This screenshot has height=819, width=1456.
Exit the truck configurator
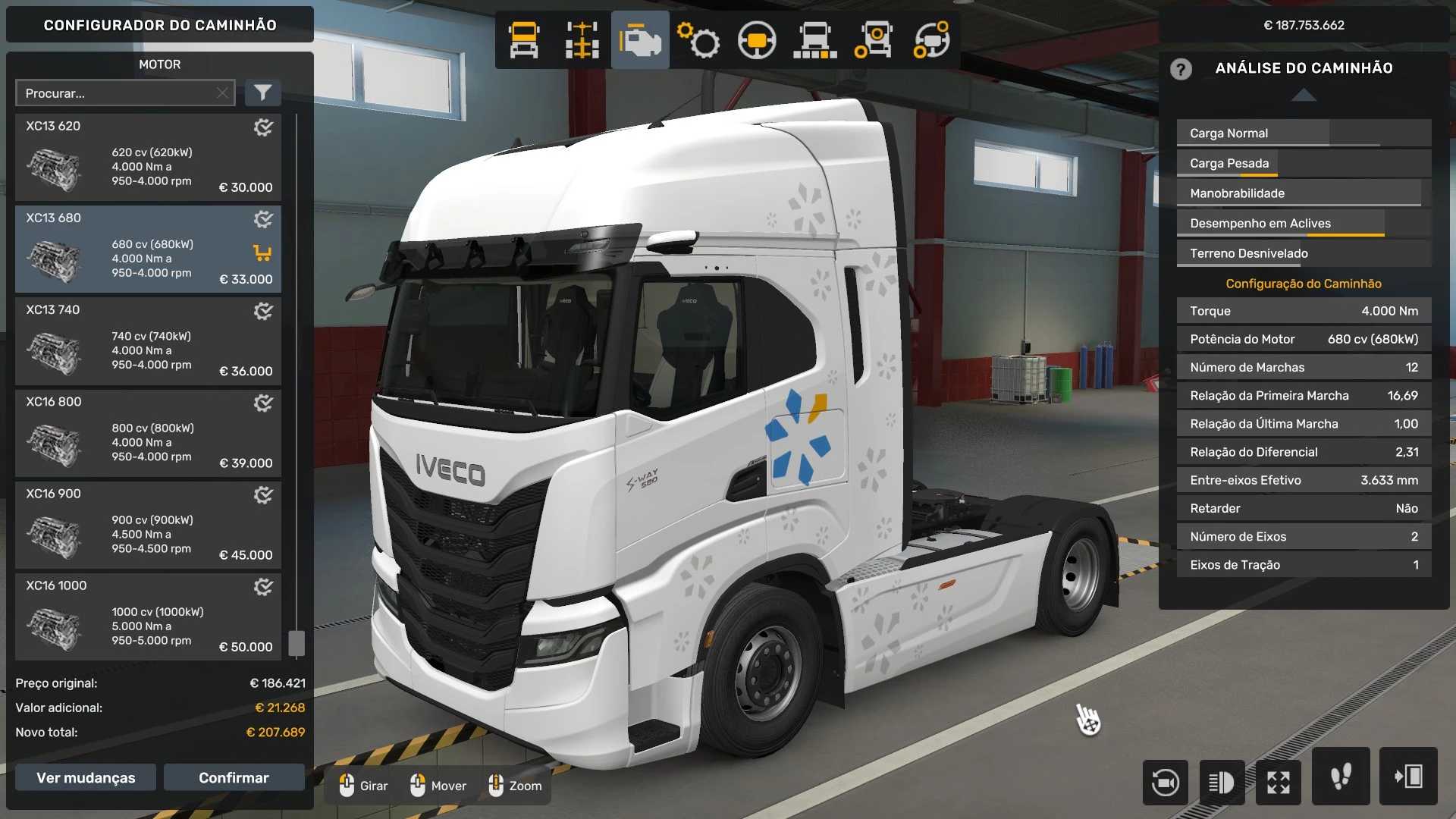click(x=1408, y=776)
